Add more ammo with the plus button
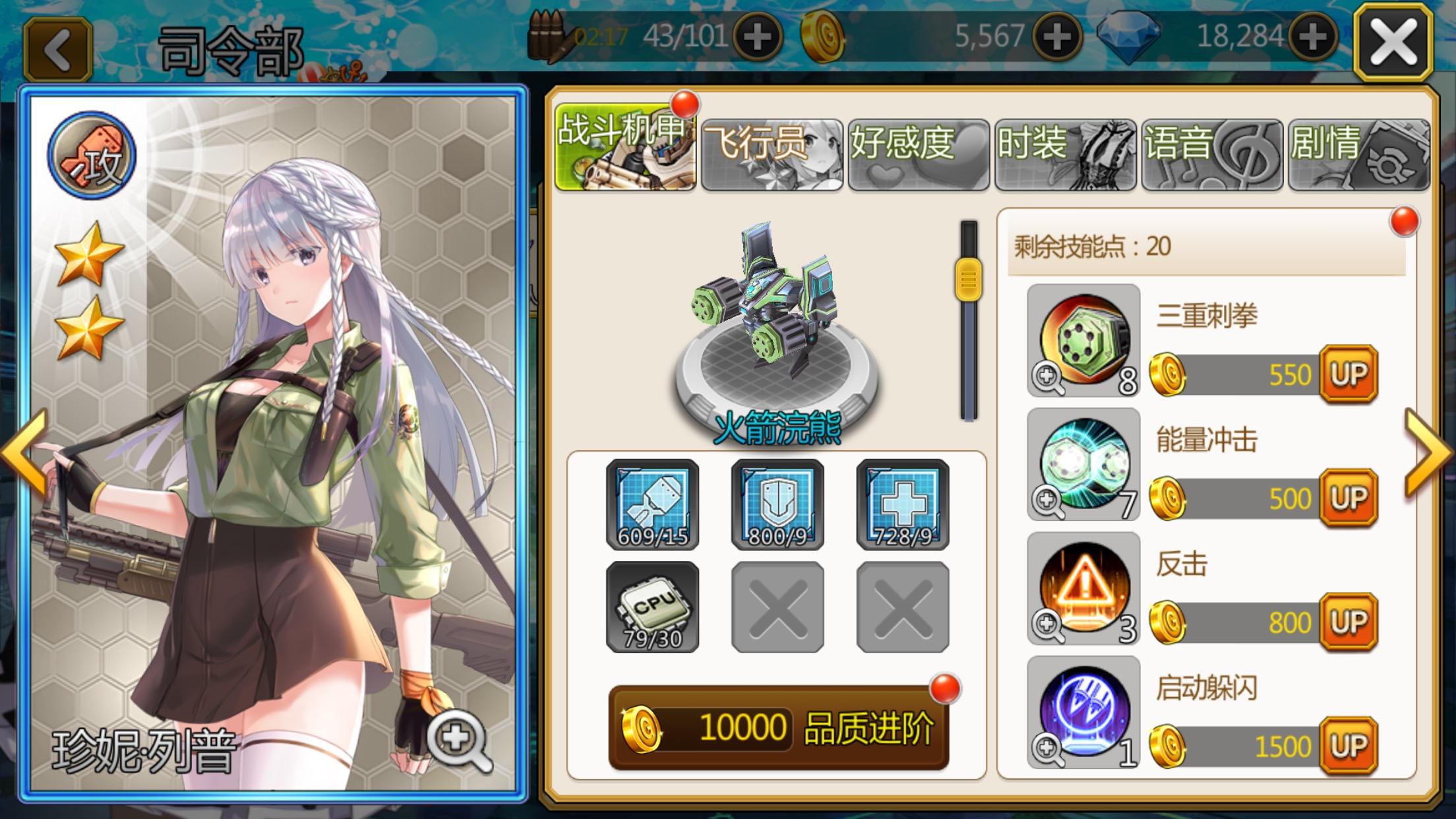The width and height of the screenshot is (1456, 819). click(757, 37)
